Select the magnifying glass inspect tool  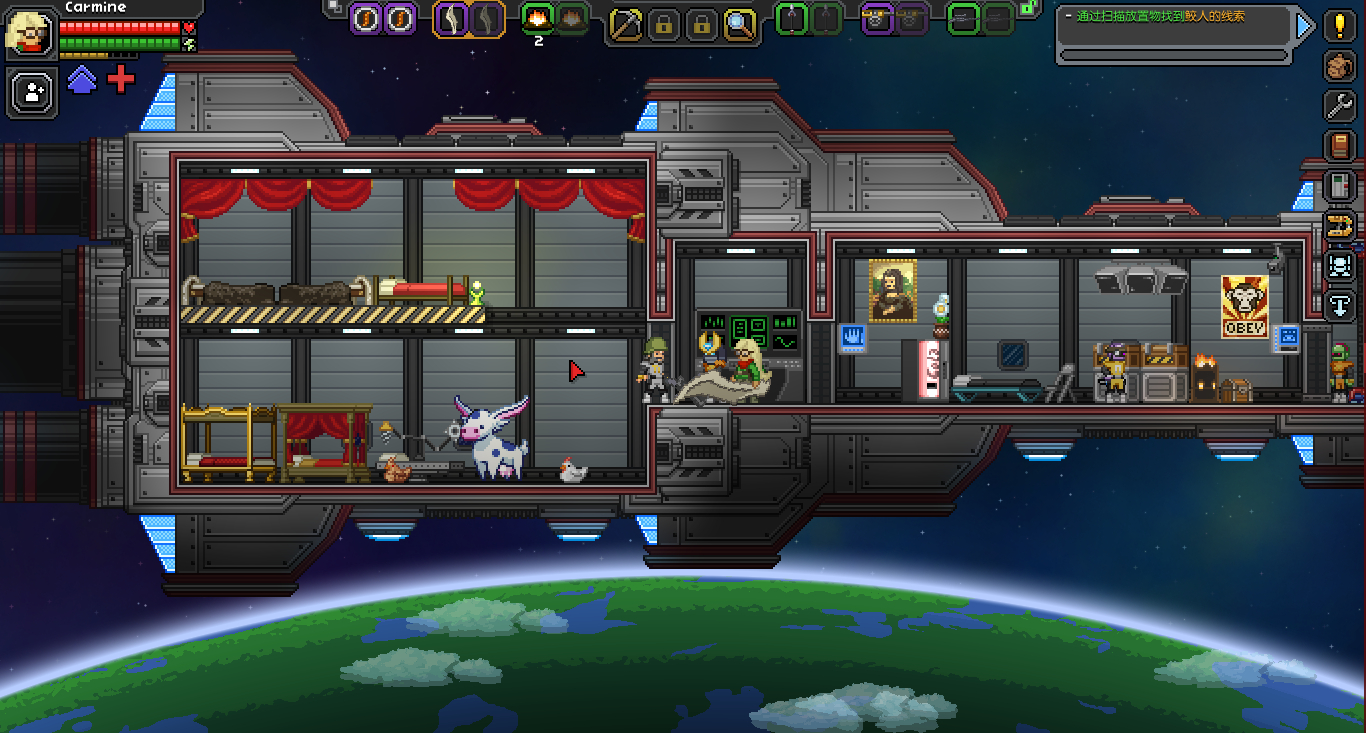tap(740, 23)
